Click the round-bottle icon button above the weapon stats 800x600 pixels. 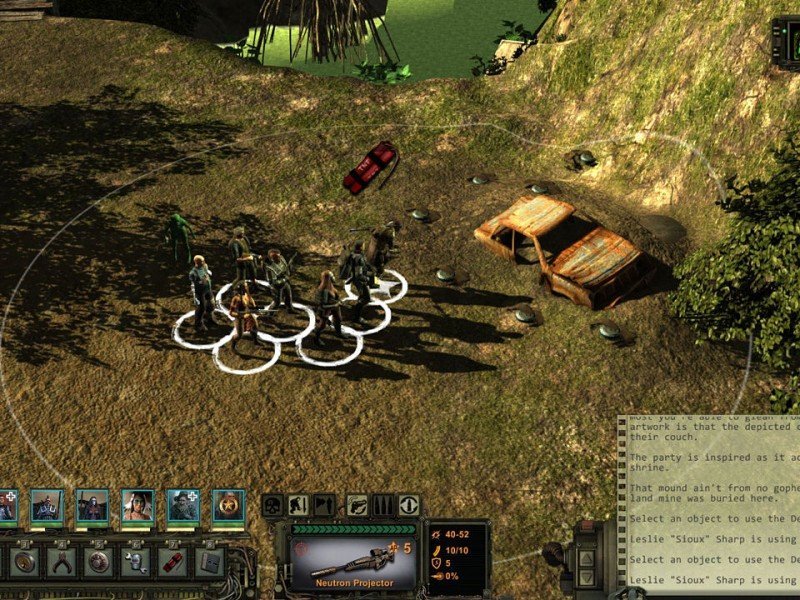(408, 506)
